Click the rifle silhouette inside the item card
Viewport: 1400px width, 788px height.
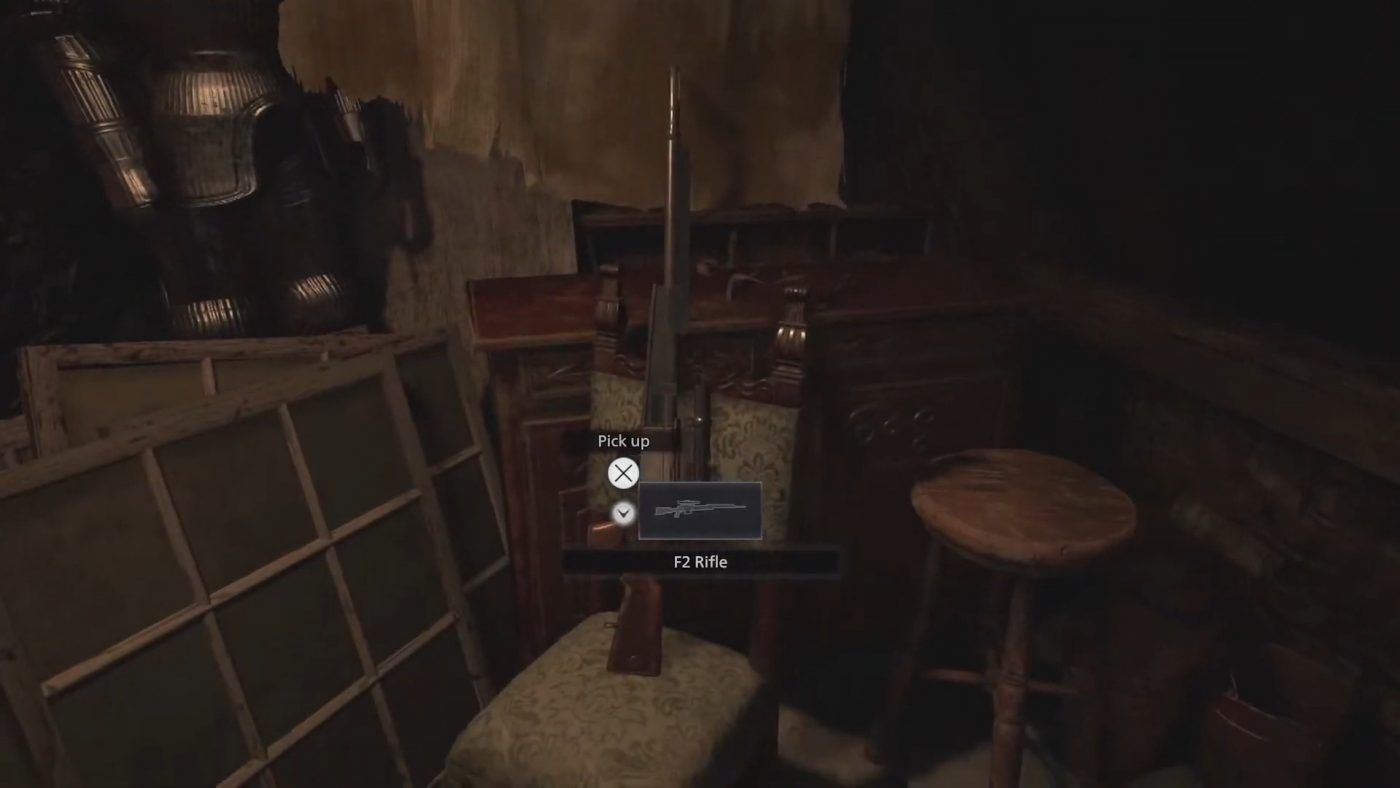click(x=700, y=510)
